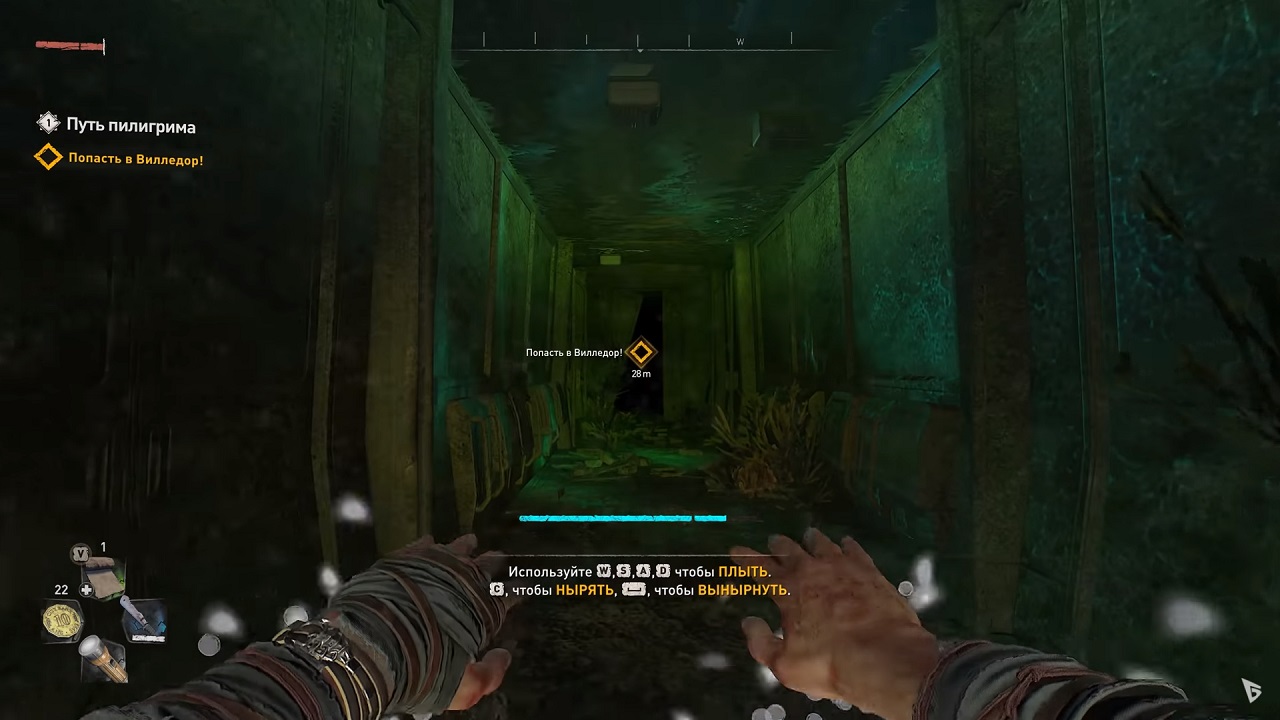
Task: Click the yellow quest diamond next to the objective
Action: (x=47, y=158)
